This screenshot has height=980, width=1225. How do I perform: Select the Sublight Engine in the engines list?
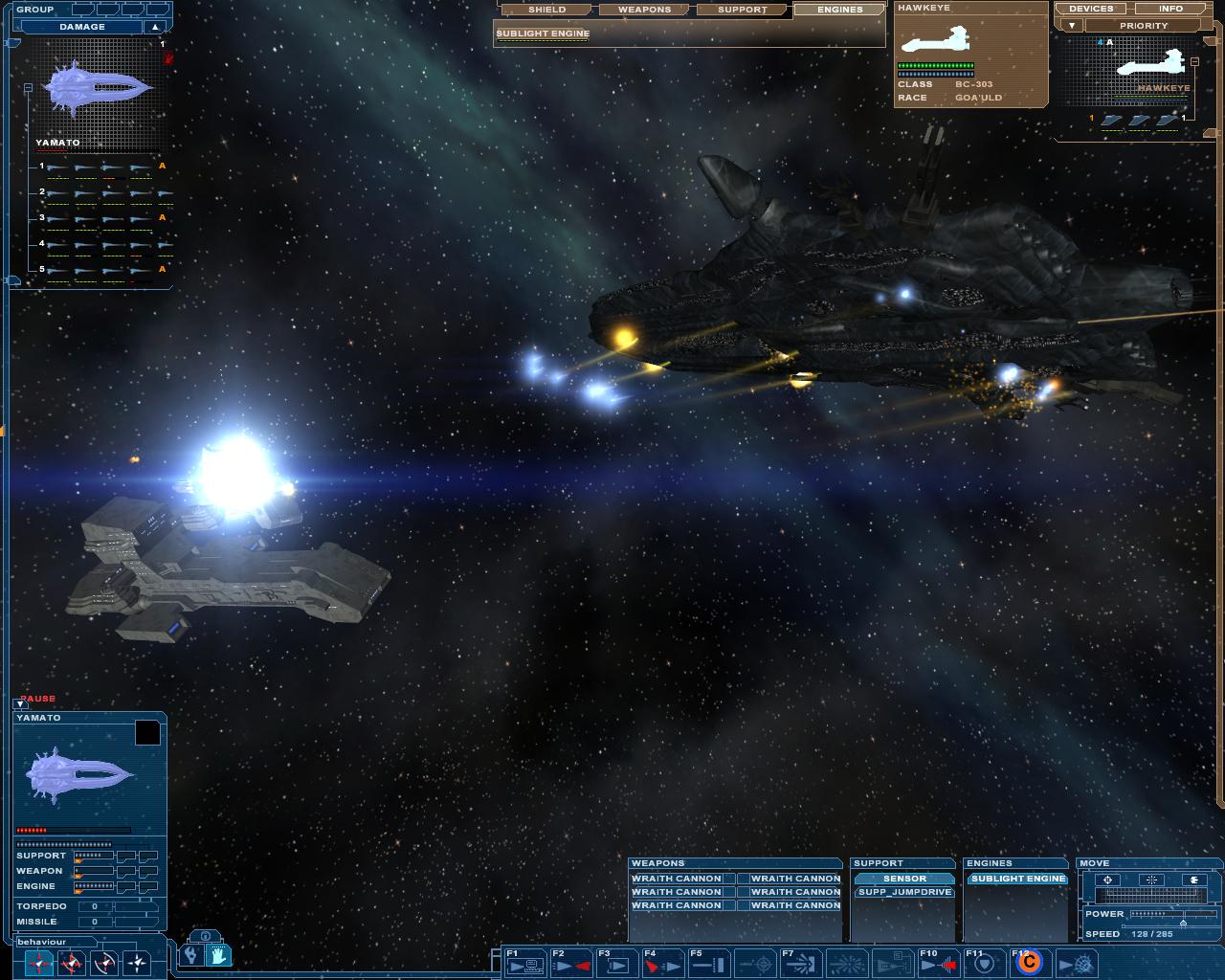[1017, 879]
